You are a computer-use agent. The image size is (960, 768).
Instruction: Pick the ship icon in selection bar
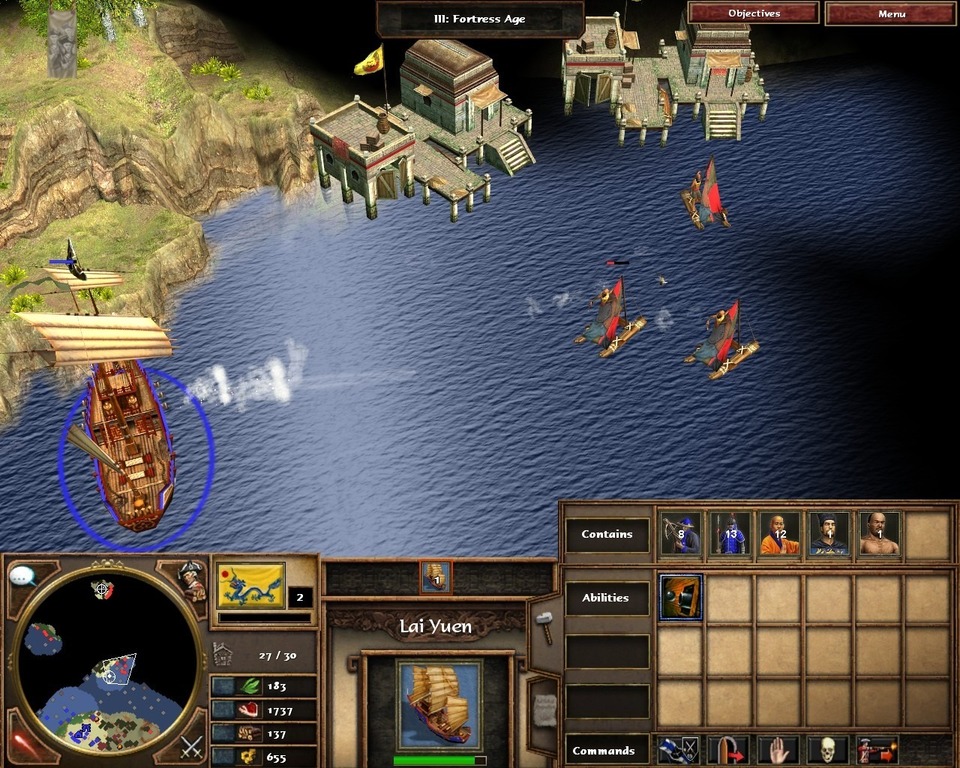(x=436, y=577)
